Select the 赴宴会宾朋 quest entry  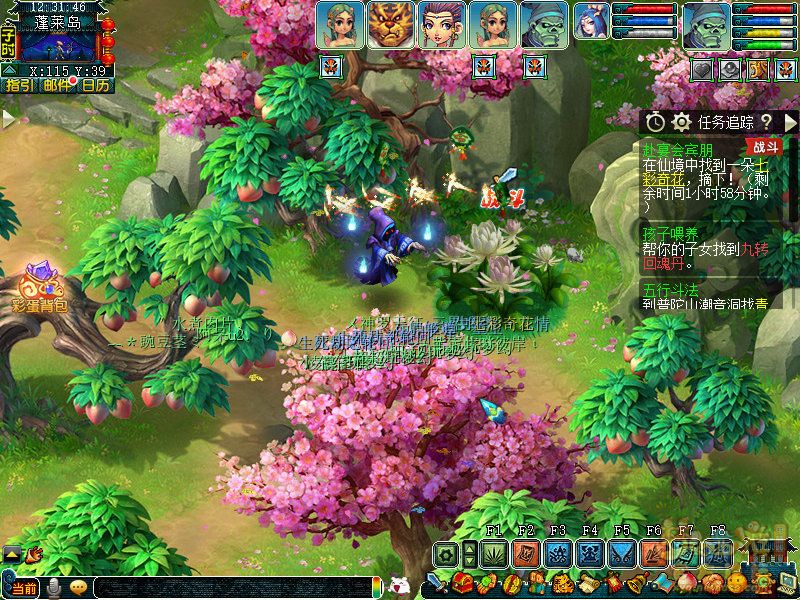click(685, 148)
